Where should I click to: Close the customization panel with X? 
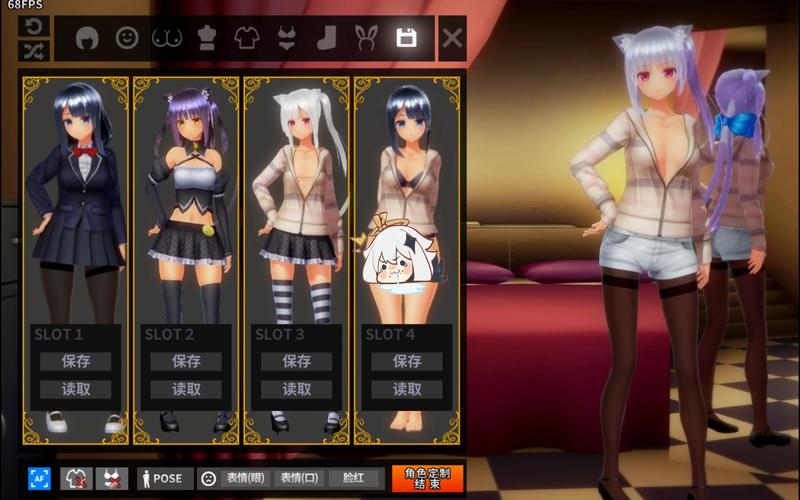click(452, 38)
